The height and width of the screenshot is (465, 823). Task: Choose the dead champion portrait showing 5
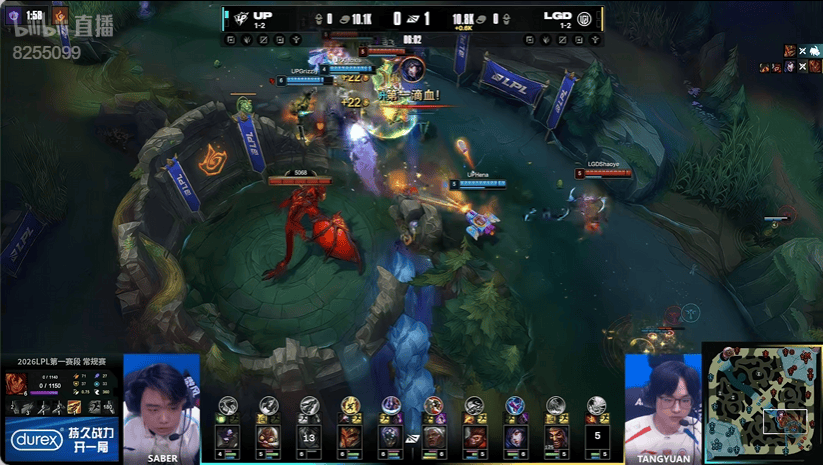597,437
